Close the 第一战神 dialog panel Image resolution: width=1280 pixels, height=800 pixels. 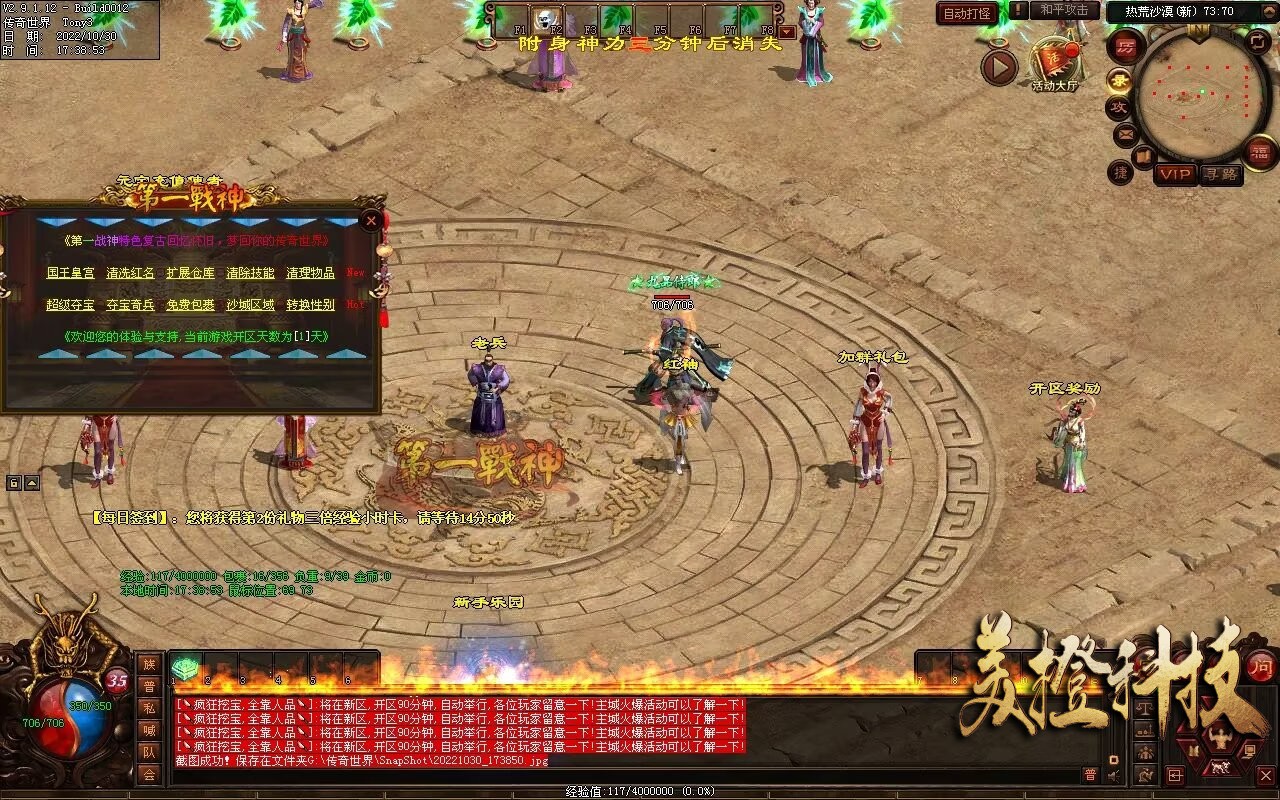point(371,220)
